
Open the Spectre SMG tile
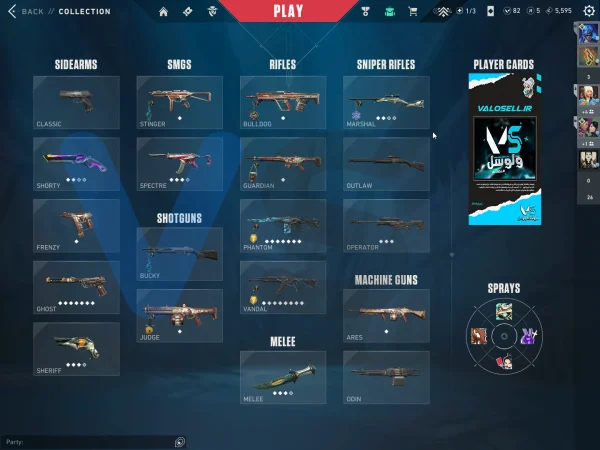(x=179, y=163)
